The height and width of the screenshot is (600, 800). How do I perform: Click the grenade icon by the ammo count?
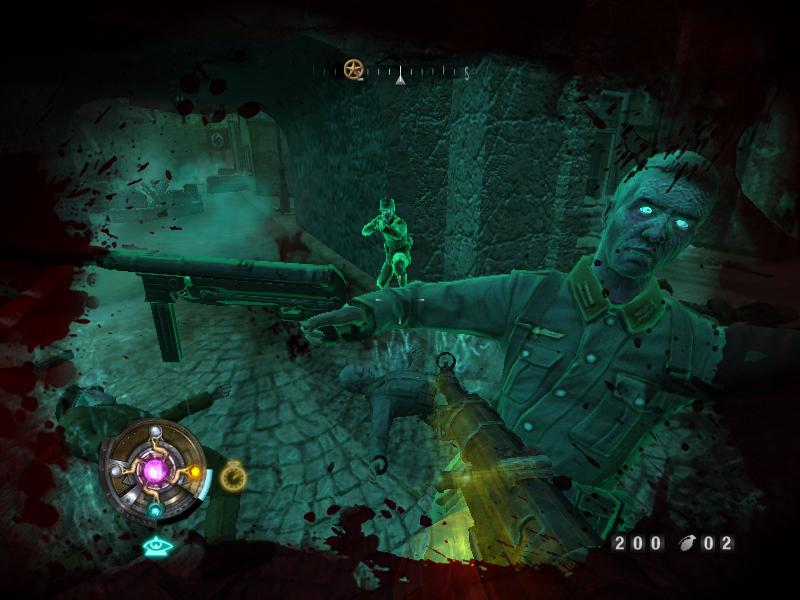(x=686, y=544)
